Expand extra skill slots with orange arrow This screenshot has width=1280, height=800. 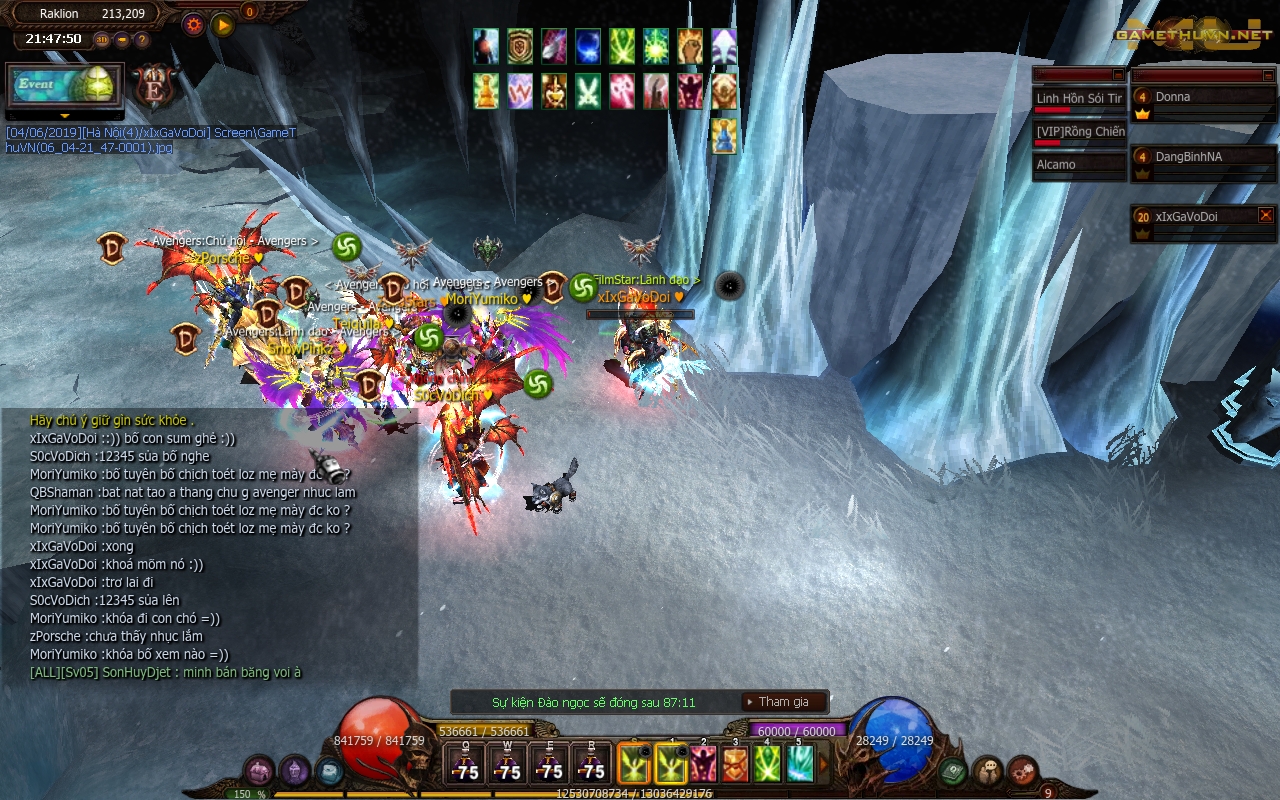pyautogui.click(x=824, y=763)
